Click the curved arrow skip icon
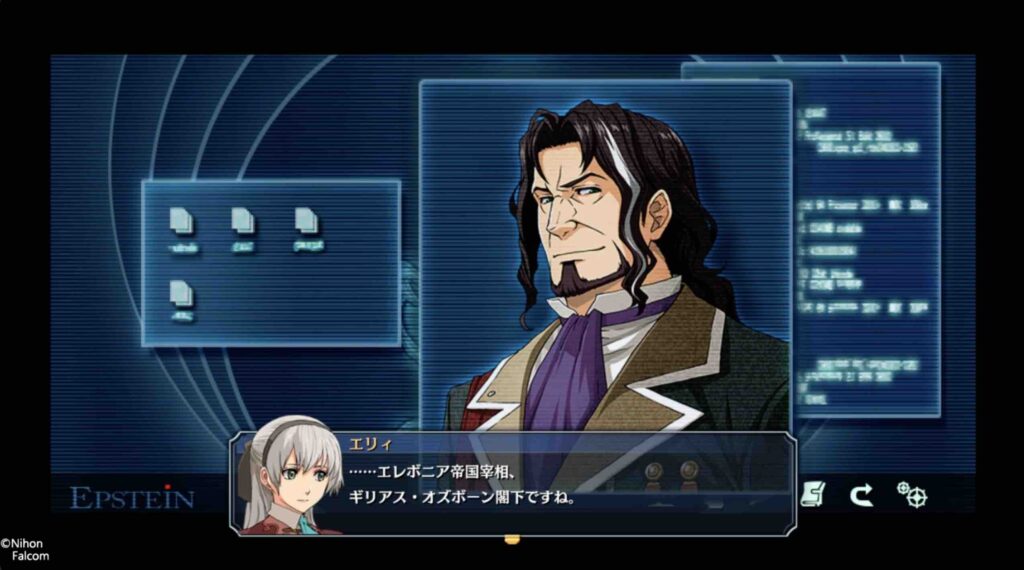This screenshot has height=570, width=1024. (861, 494)
